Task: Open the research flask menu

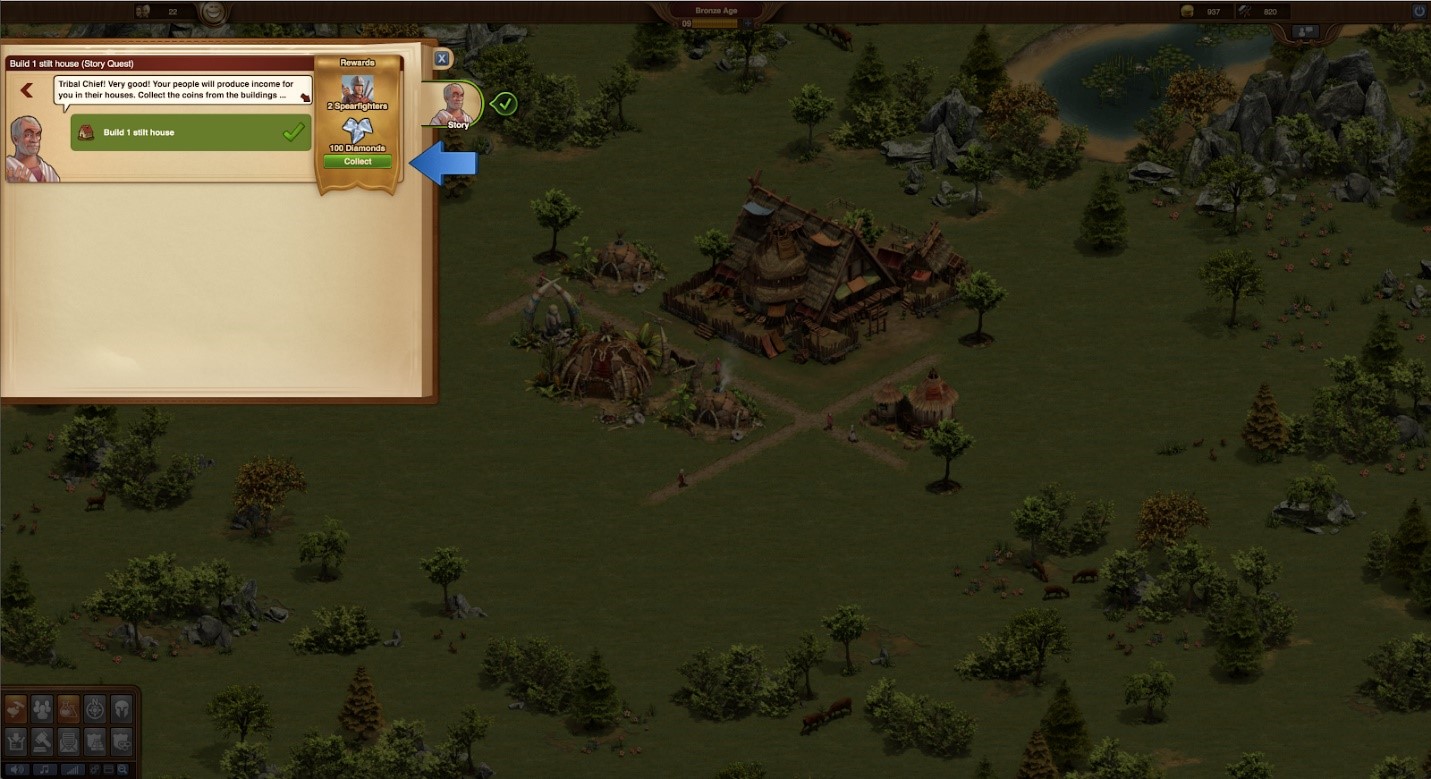Action: pyautogui.click(x=68, y=708)
